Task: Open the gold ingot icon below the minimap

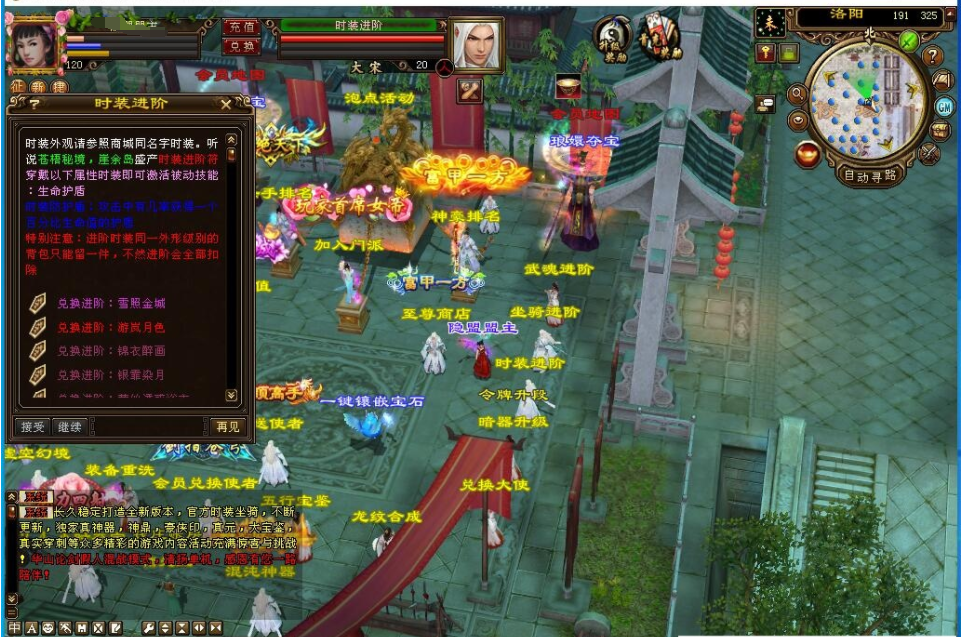Action: [x=807, y=155]
